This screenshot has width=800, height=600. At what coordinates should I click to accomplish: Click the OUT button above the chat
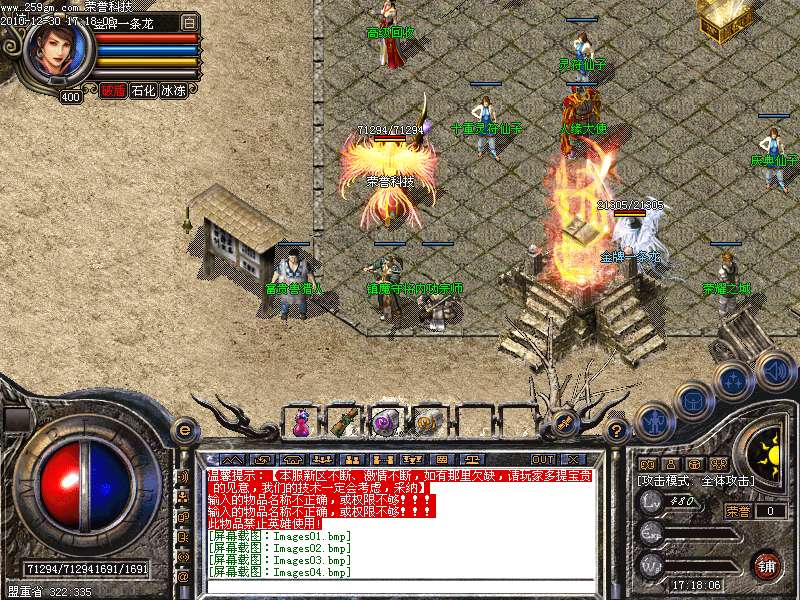(x=543, y=459)
